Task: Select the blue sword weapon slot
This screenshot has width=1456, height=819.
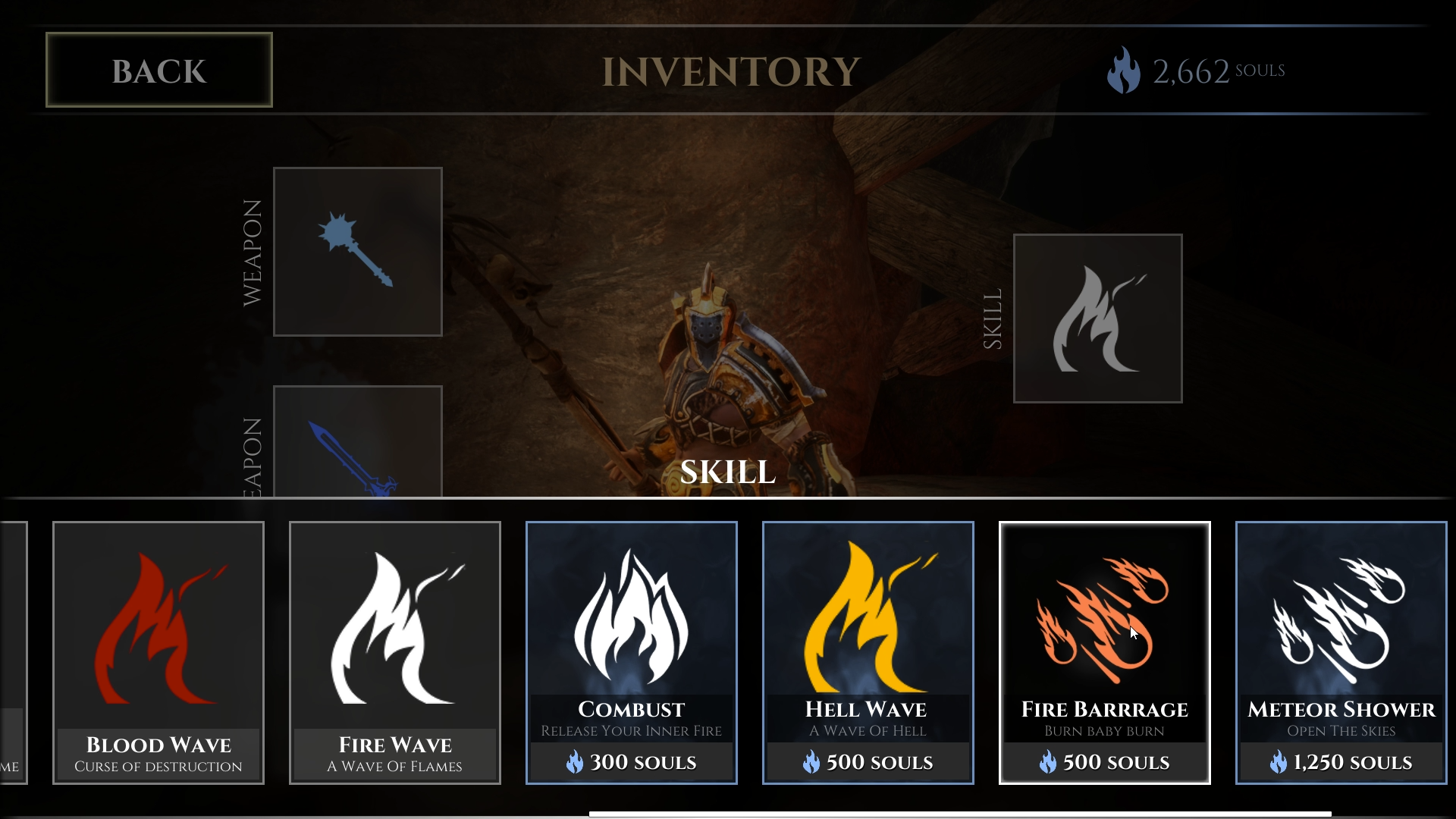Action: 357,442
